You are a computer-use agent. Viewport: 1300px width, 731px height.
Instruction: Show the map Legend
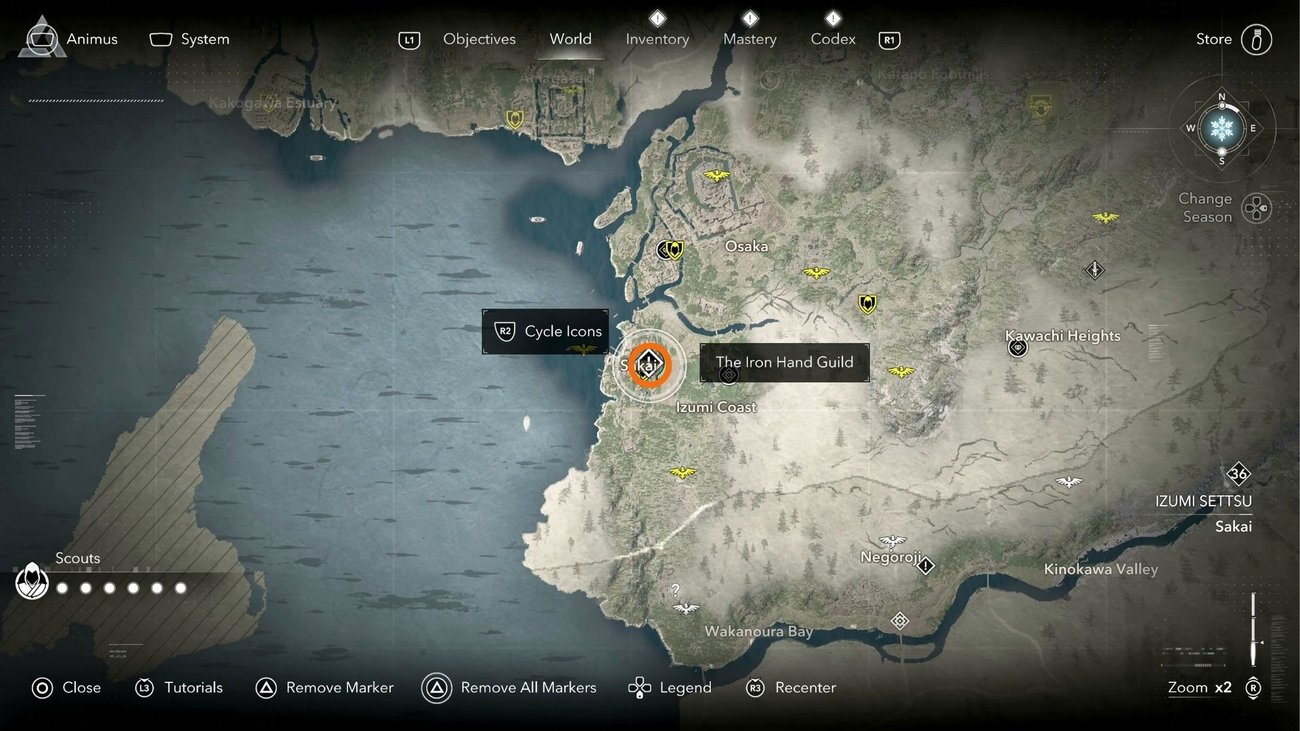pos(669,688)
